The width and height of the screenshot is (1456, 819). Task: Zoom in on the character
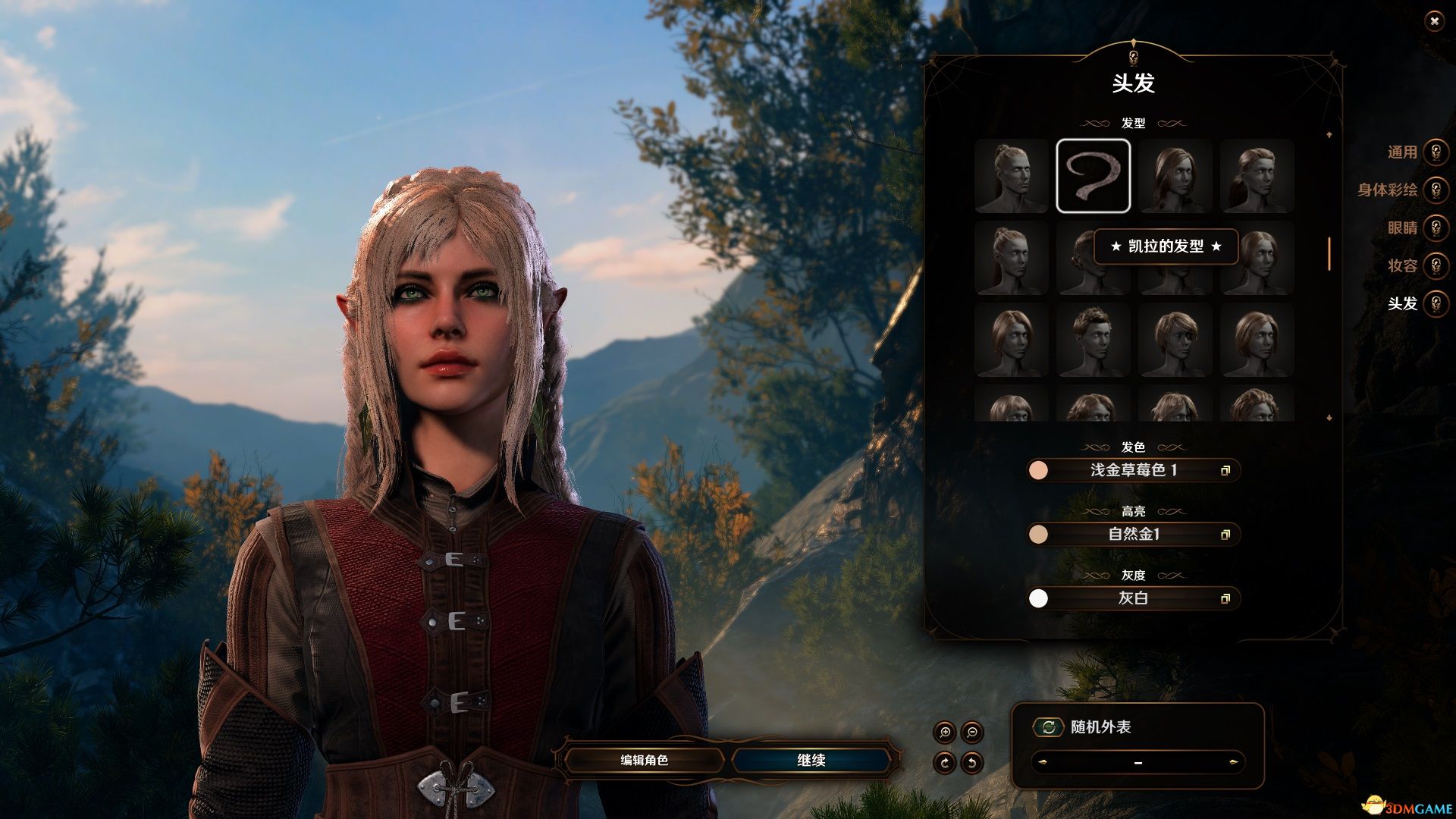945,733
